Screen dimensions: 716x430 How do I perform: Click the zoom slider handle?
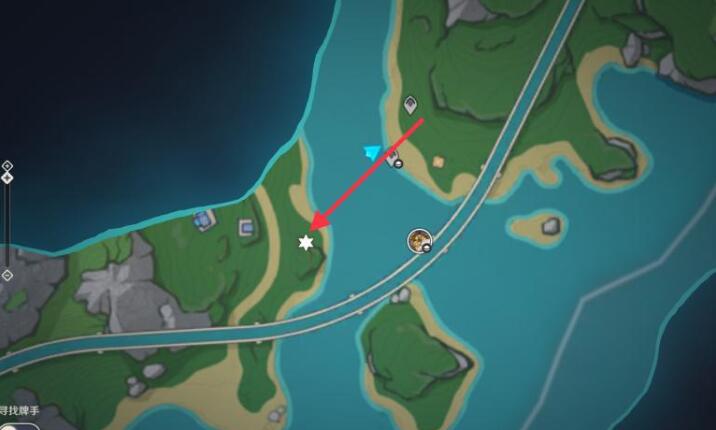pyautogui.click(x=7, y=178)
